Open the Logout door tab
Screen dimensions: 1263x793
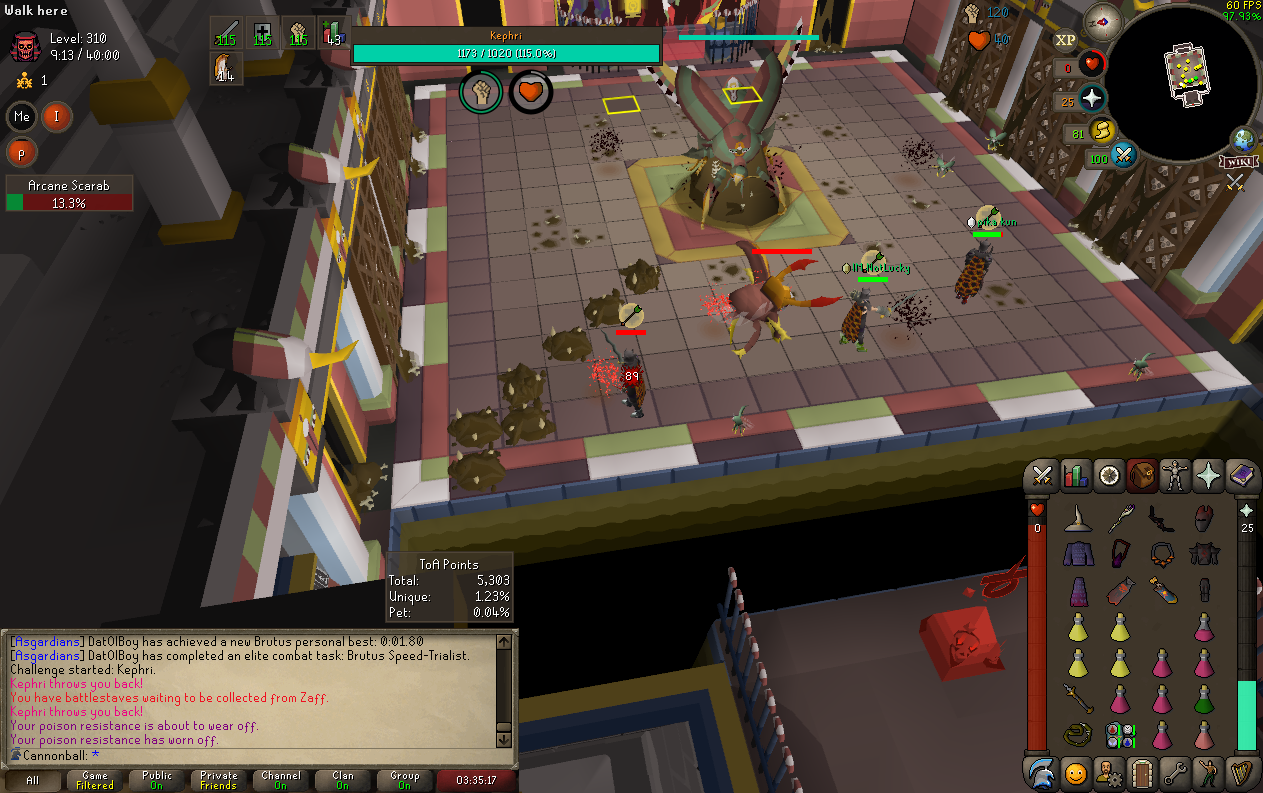pos(1142,773)
